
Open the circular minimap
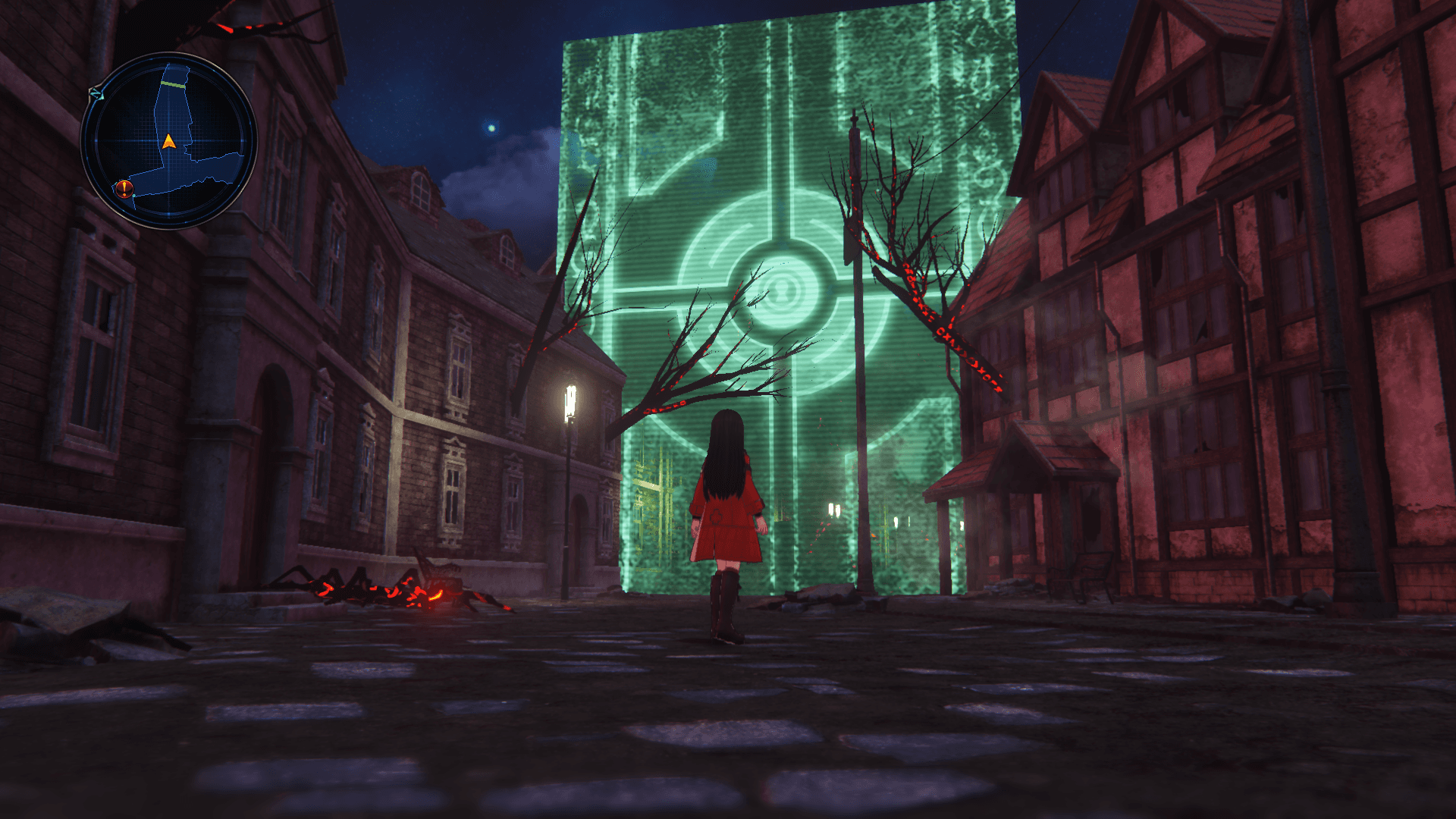click(168, 141)
